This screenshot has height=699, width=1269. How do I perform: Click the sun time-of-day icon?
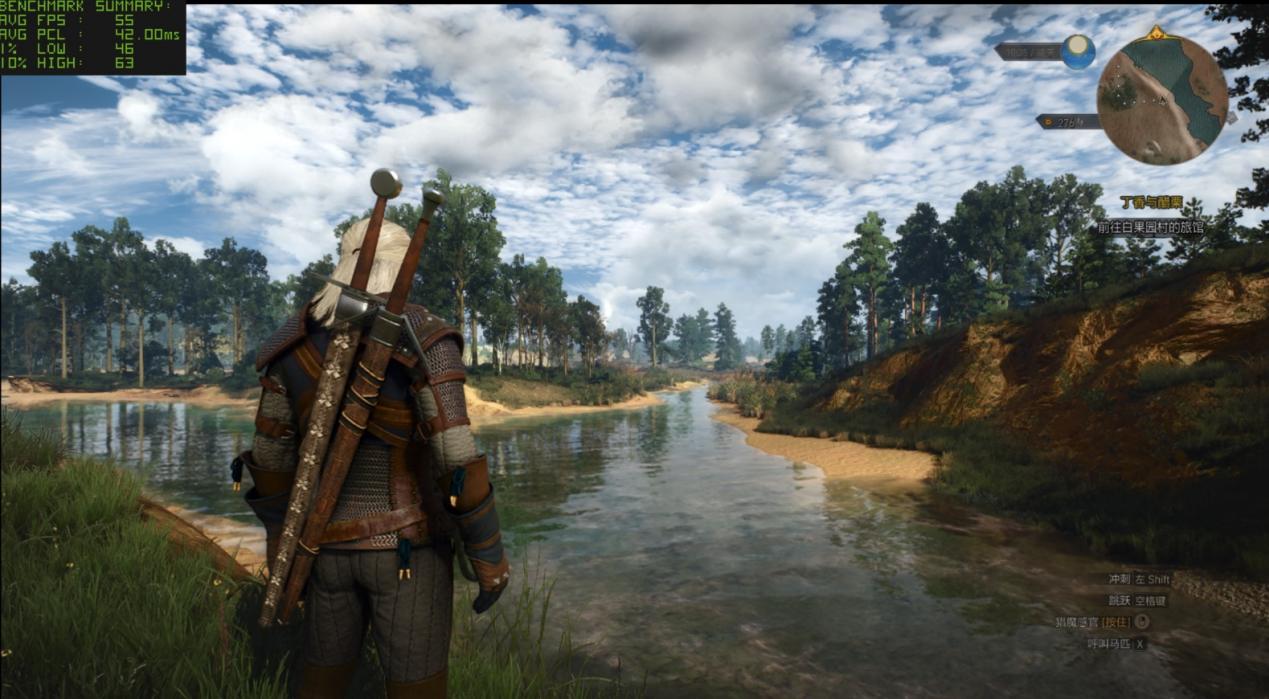1078,51
